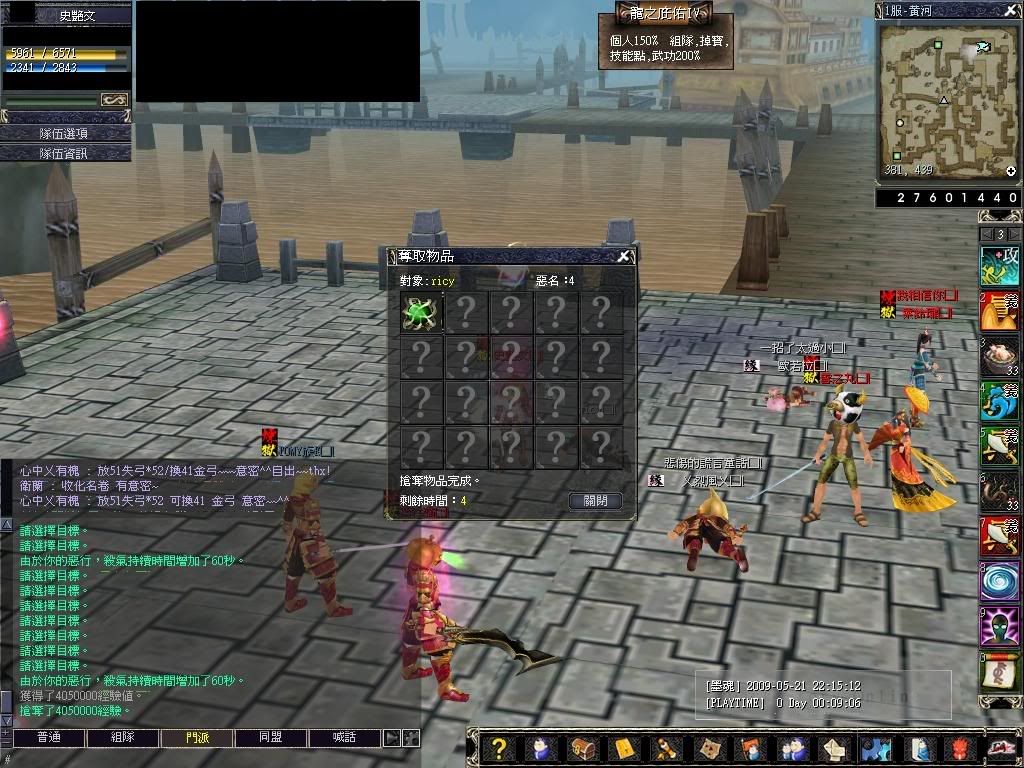Activate the masked face skill icon
The width and height of the screenshot is (1024, 768).
999,627
